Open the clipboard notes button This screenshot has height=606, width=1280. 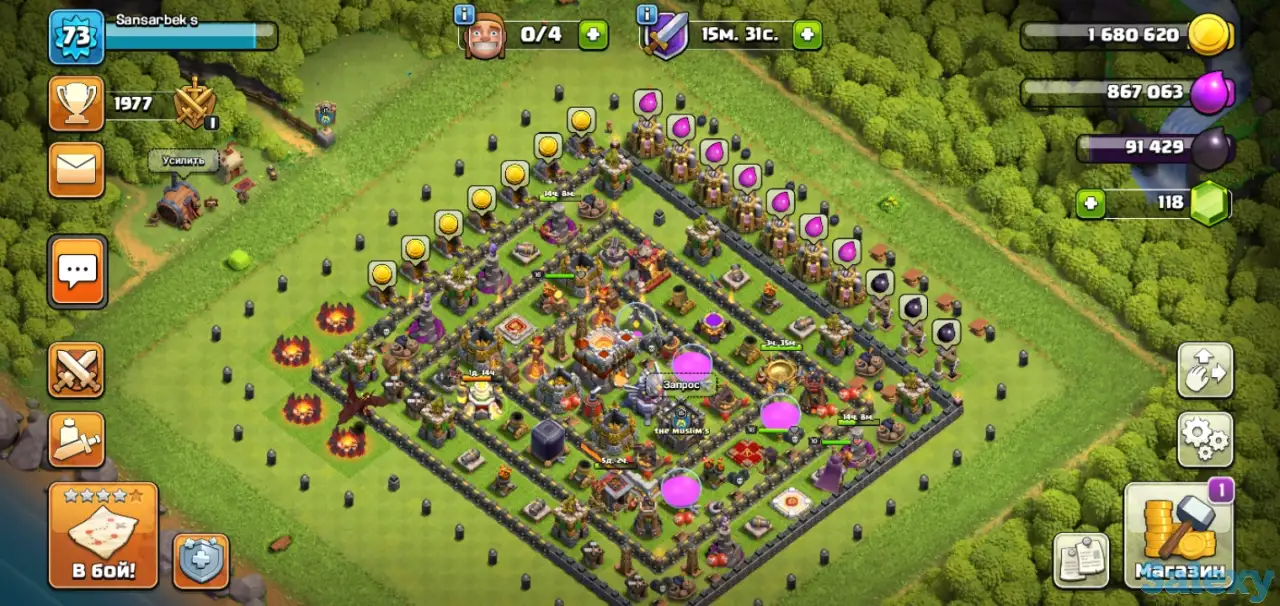click(x=1081, y=560)
